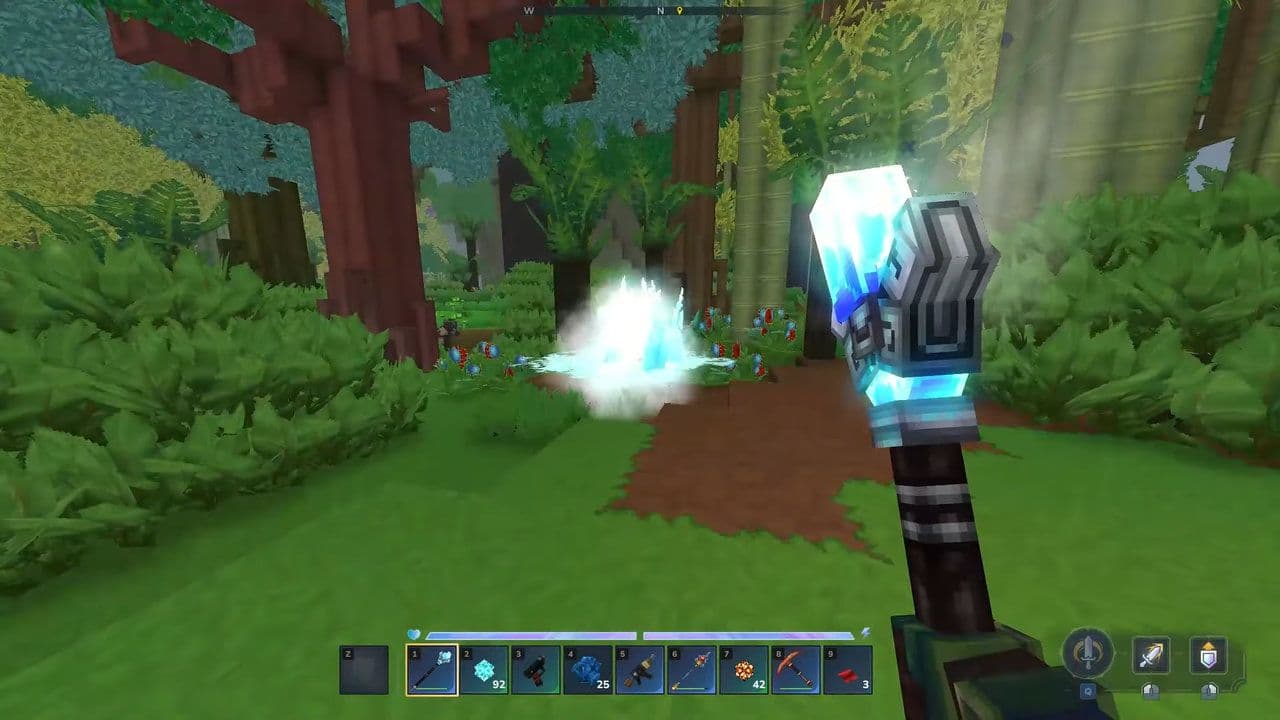Select the crossbow in hotbar slot 3
Viewport: 1280px width, 720px height.
click(x=535, y=668)
